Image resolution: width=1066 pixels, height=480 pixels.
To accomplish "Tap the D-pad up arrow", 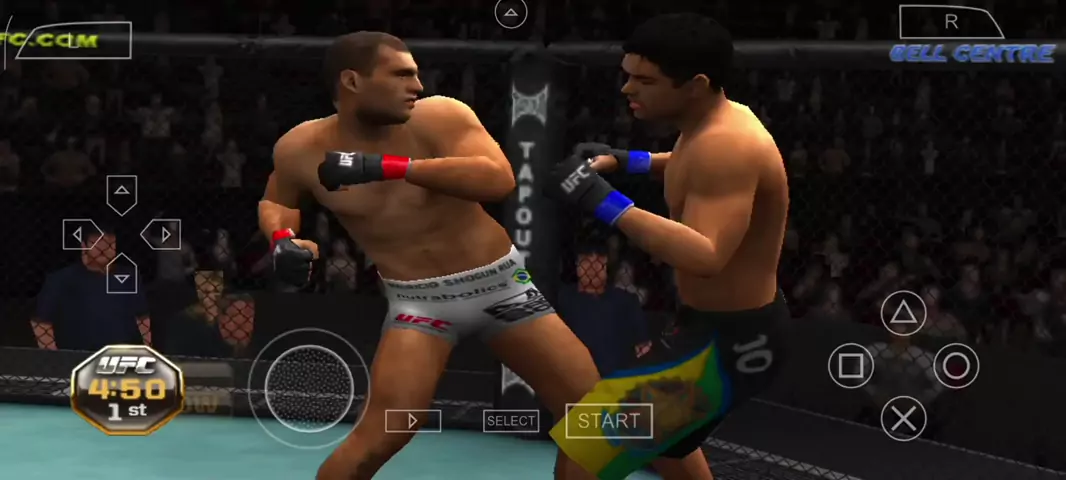I will click(x=121, y=194).
